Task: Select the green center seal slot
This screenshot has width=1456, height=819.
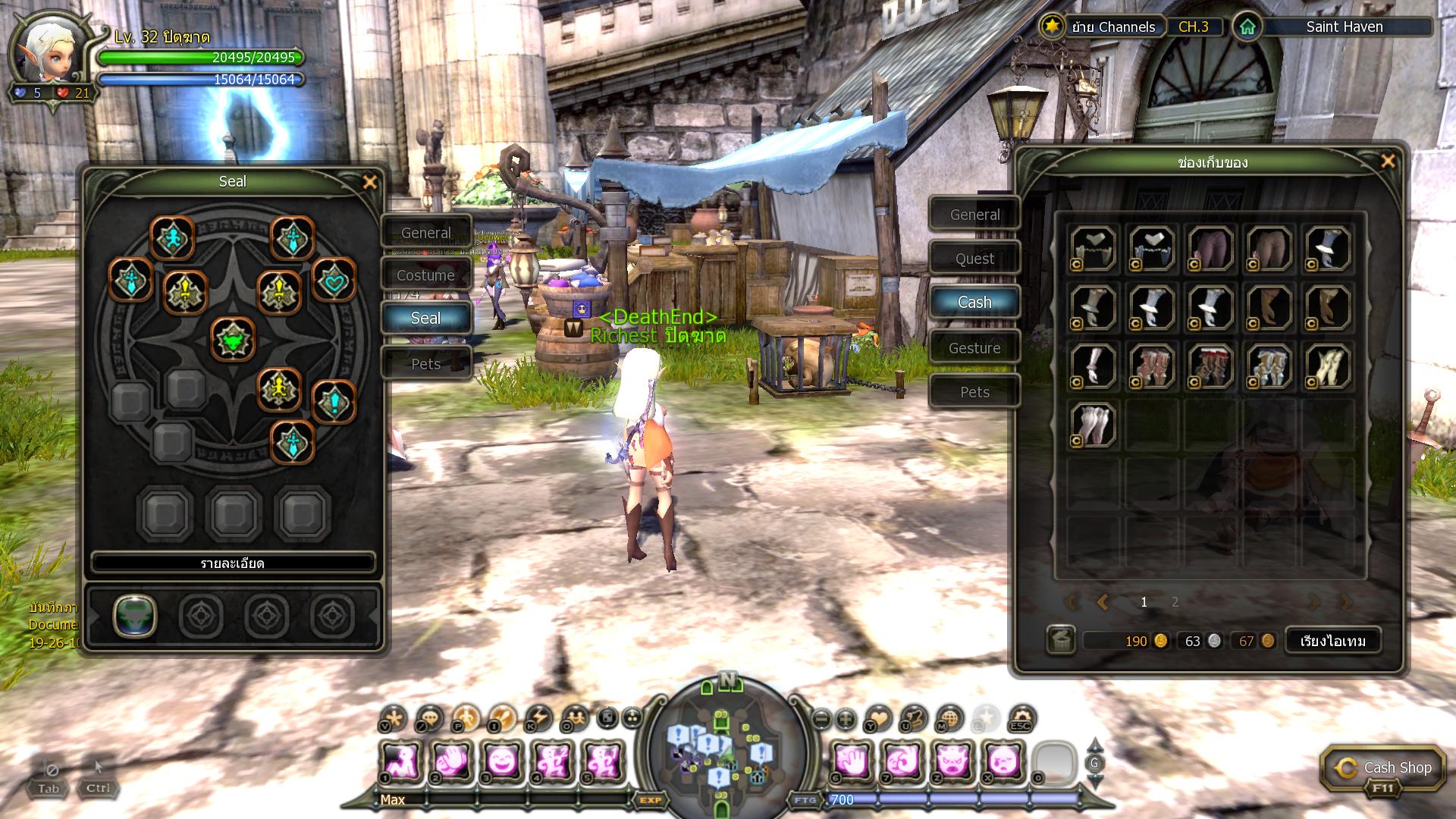Action: pyautogui.click(x=233, y=340)
